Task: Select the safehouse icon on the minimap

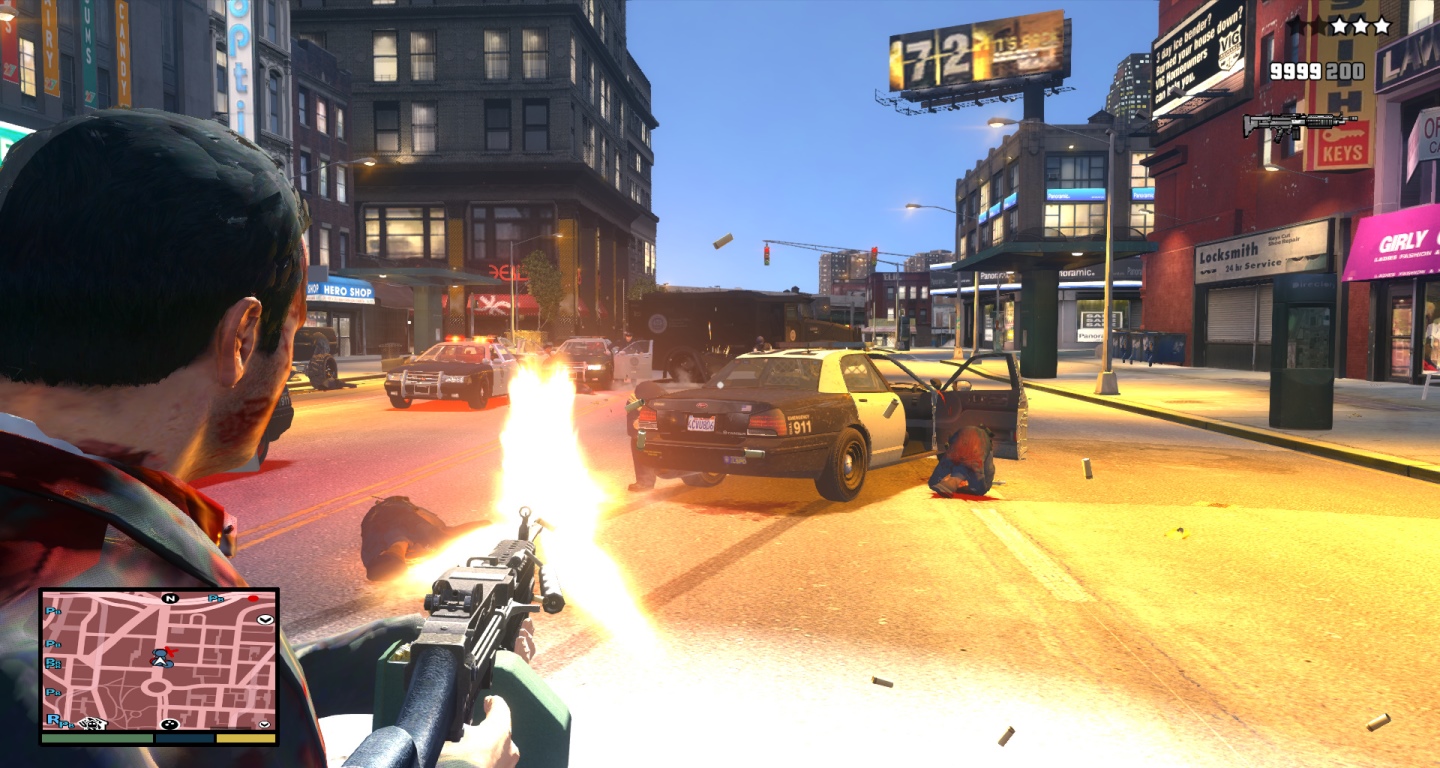Action: tap(93, 723)
